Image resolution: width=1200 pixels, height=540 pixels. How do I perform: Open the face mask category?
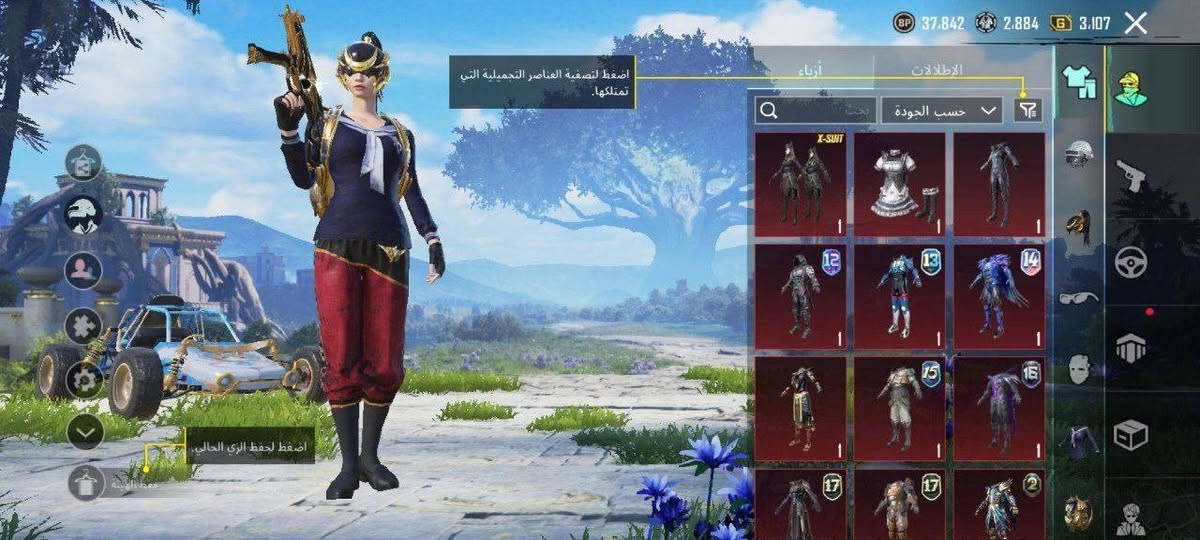point(1079,368)
